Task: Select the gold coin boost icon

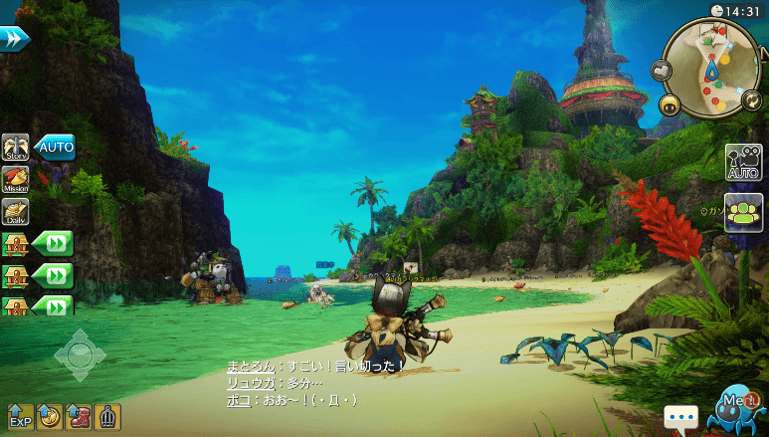Action: pos(49,417)
